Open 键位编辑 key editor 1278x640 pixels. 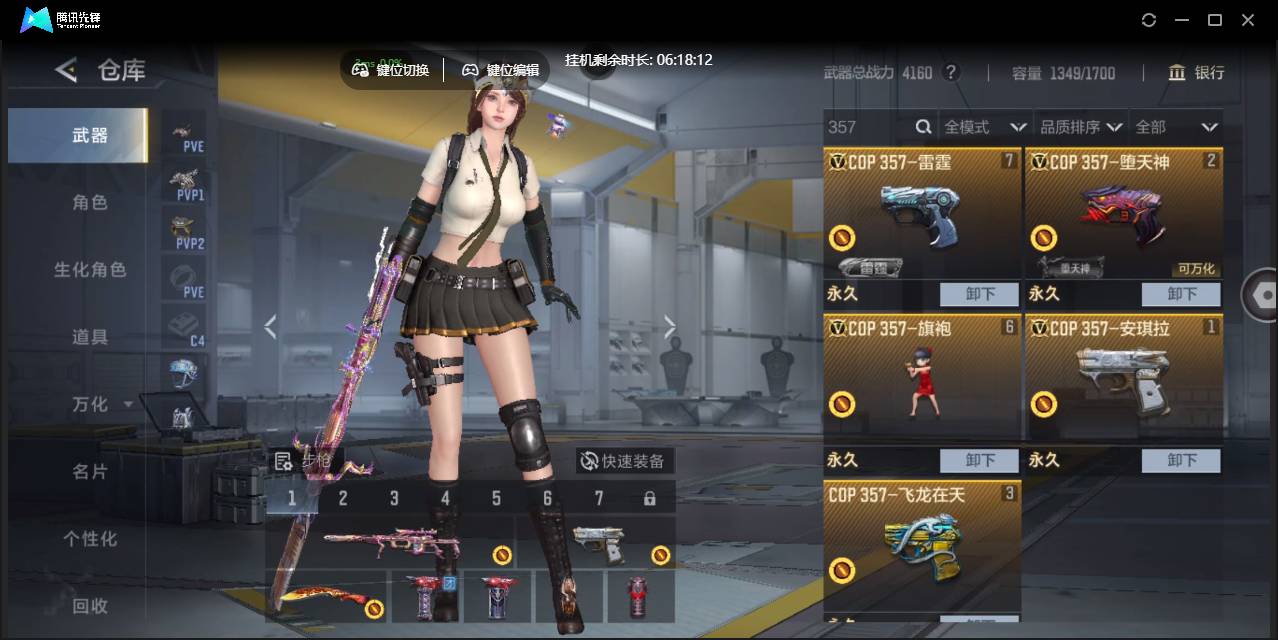coord(500,70)
